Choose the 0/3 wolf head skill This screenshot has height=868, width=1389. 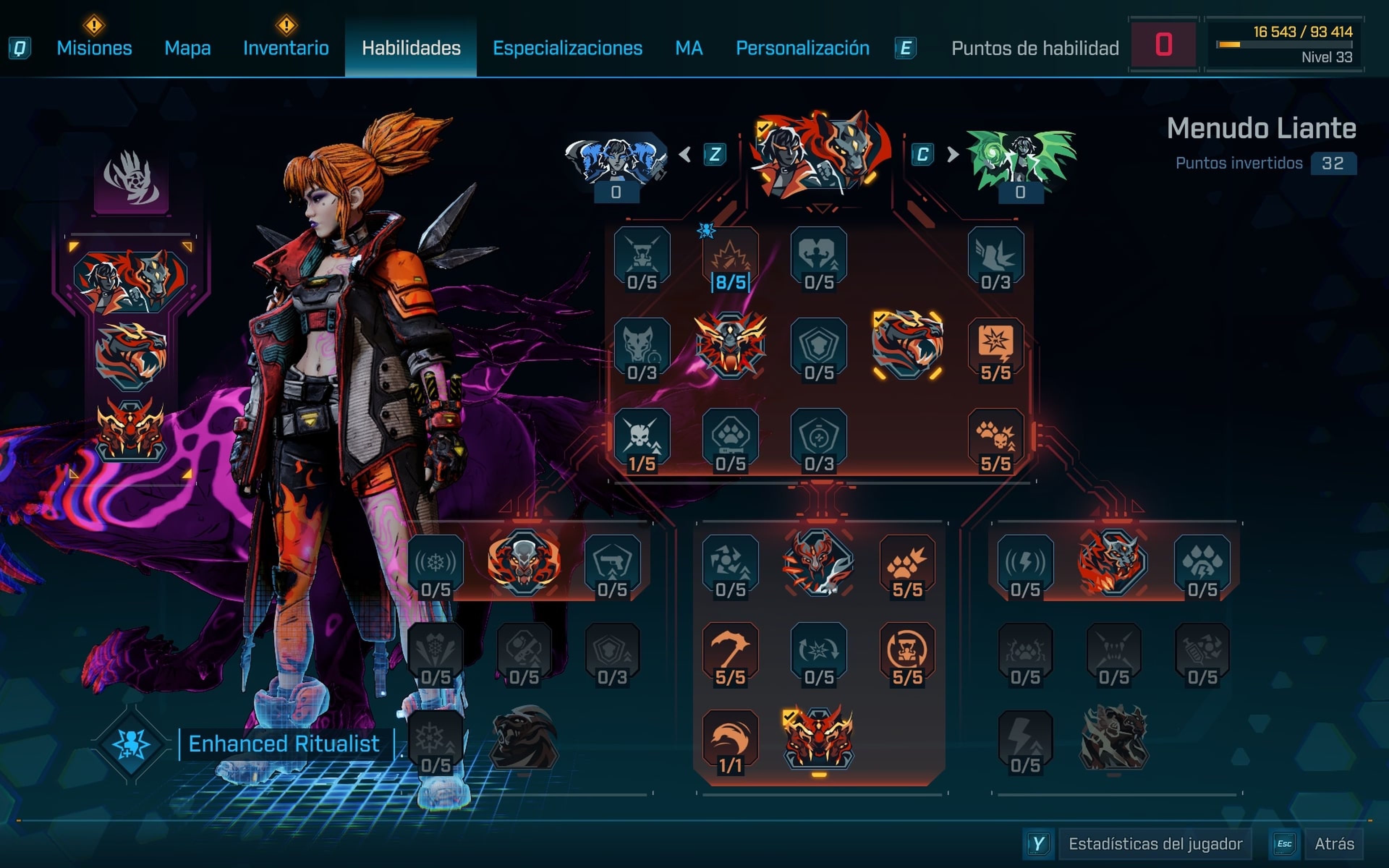pos(642,349)
